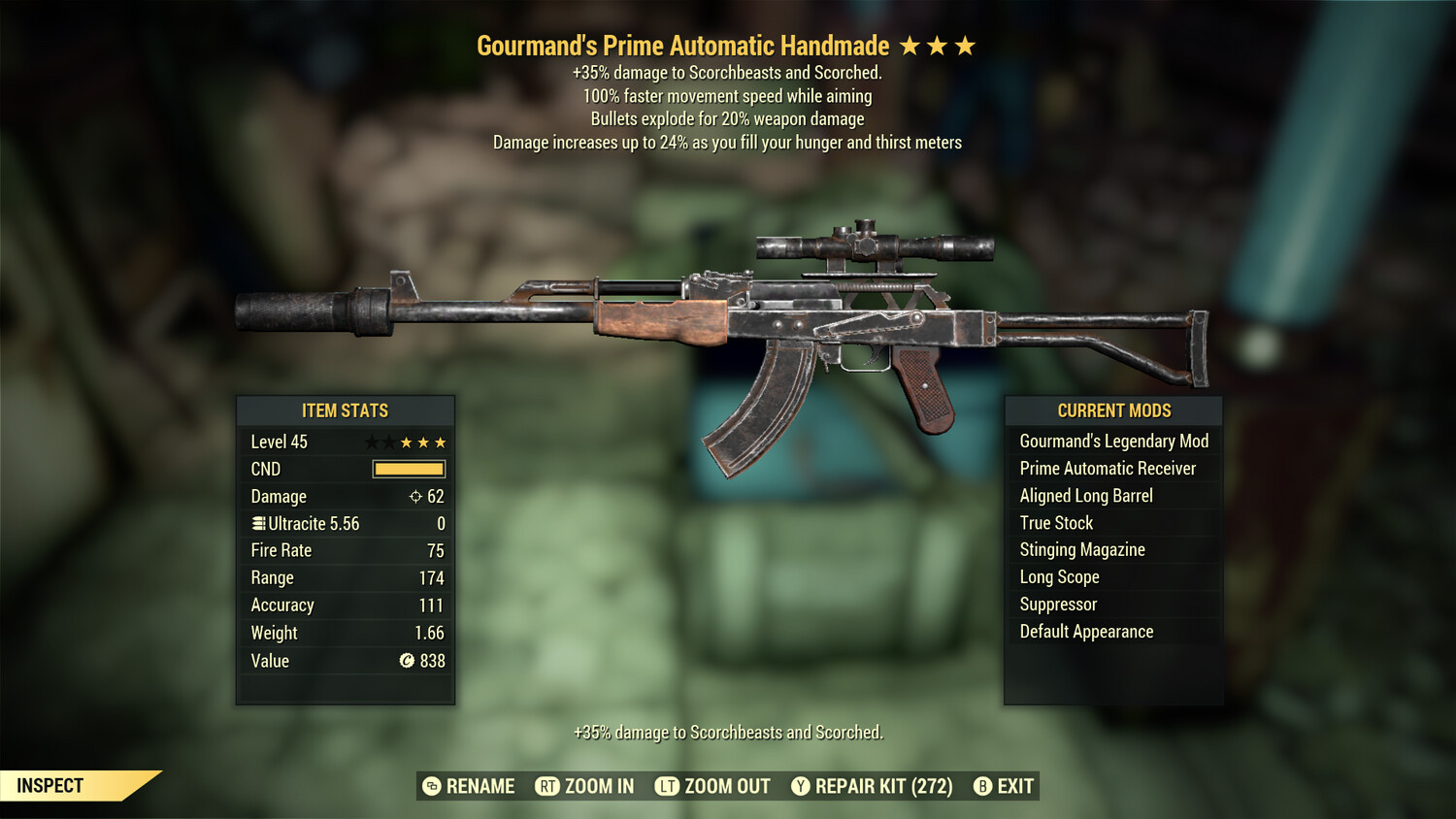1456x819 pixels.
Task: Click the Y button prompt beside Repair Kit
Action: 801,786
